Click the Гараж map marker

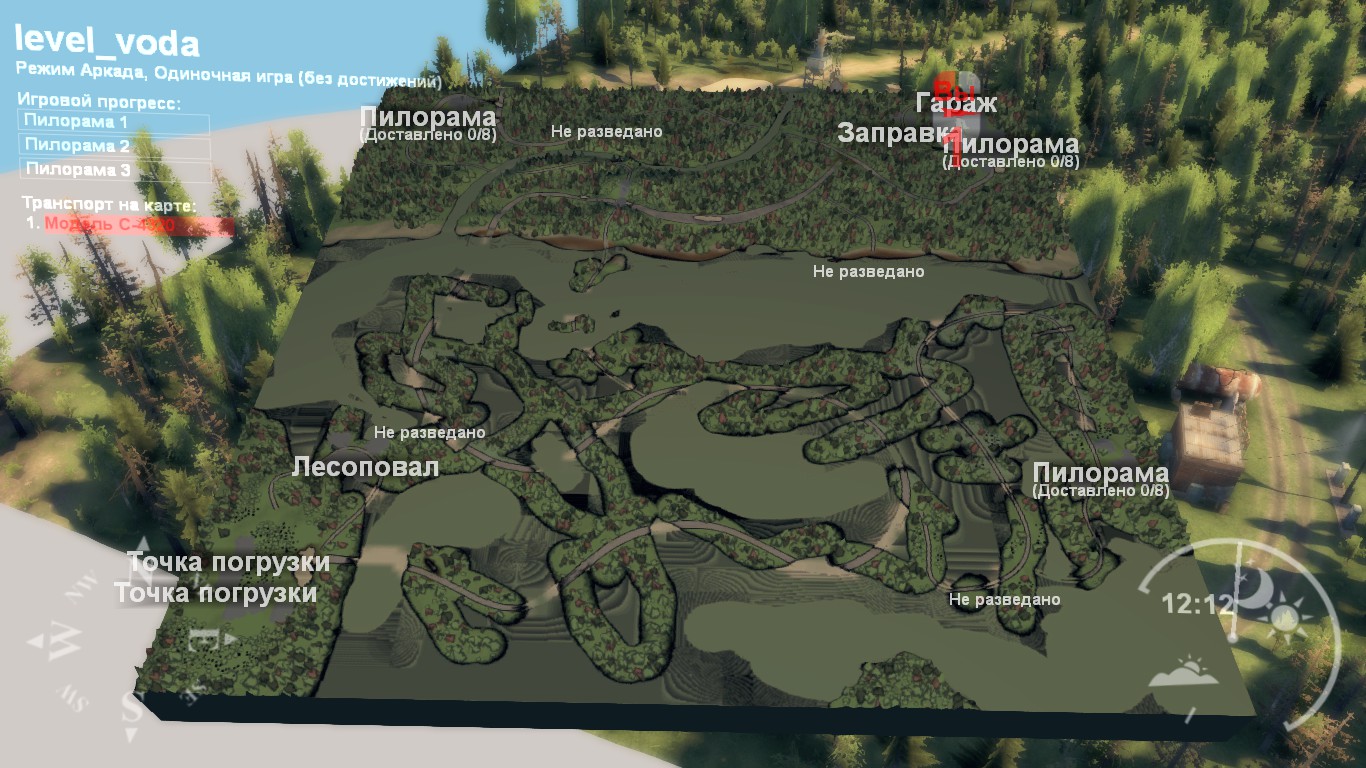pos(956,103)
